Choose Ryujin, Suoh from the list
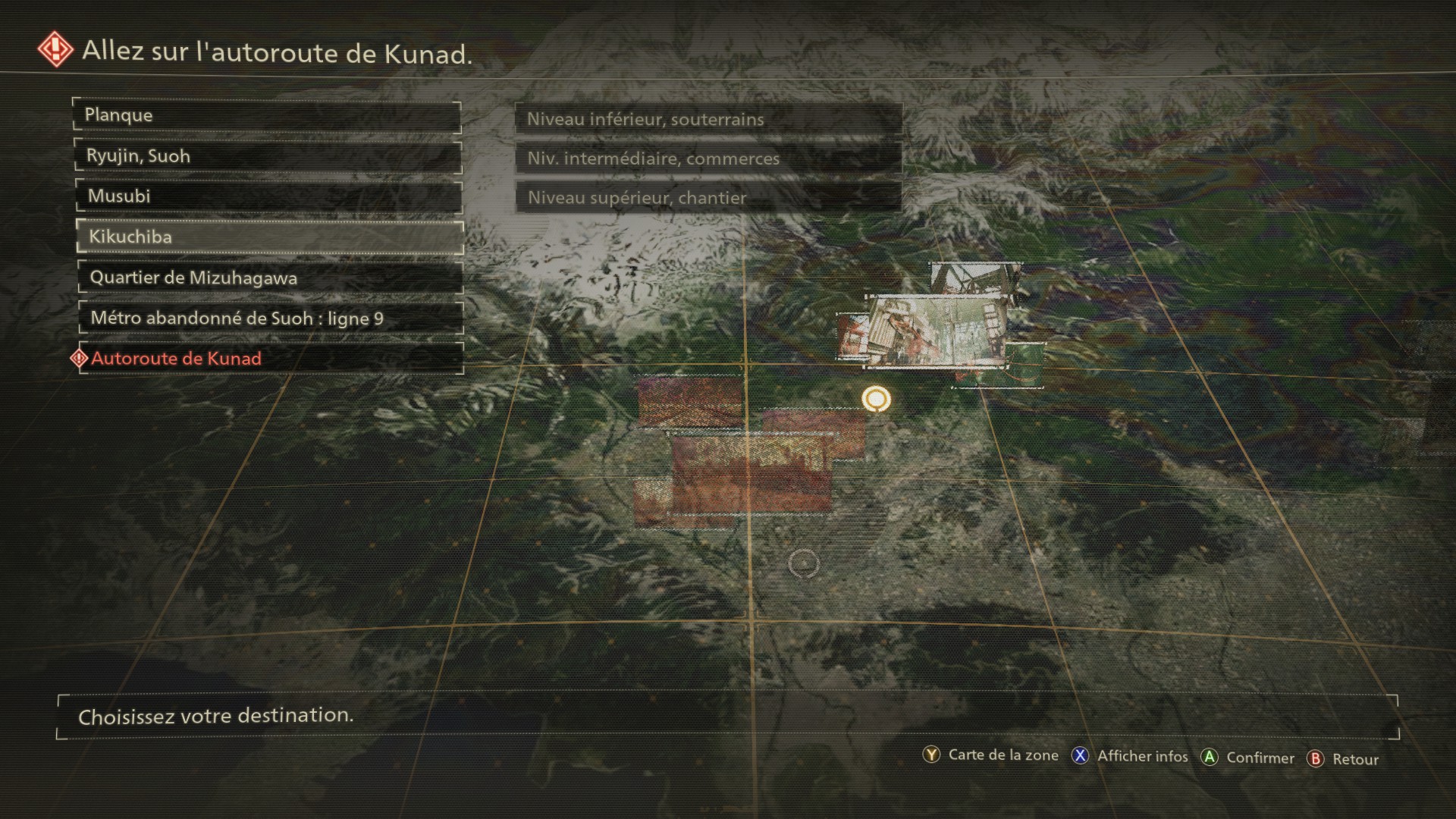The image size is (1456, 819). [267, 156]
